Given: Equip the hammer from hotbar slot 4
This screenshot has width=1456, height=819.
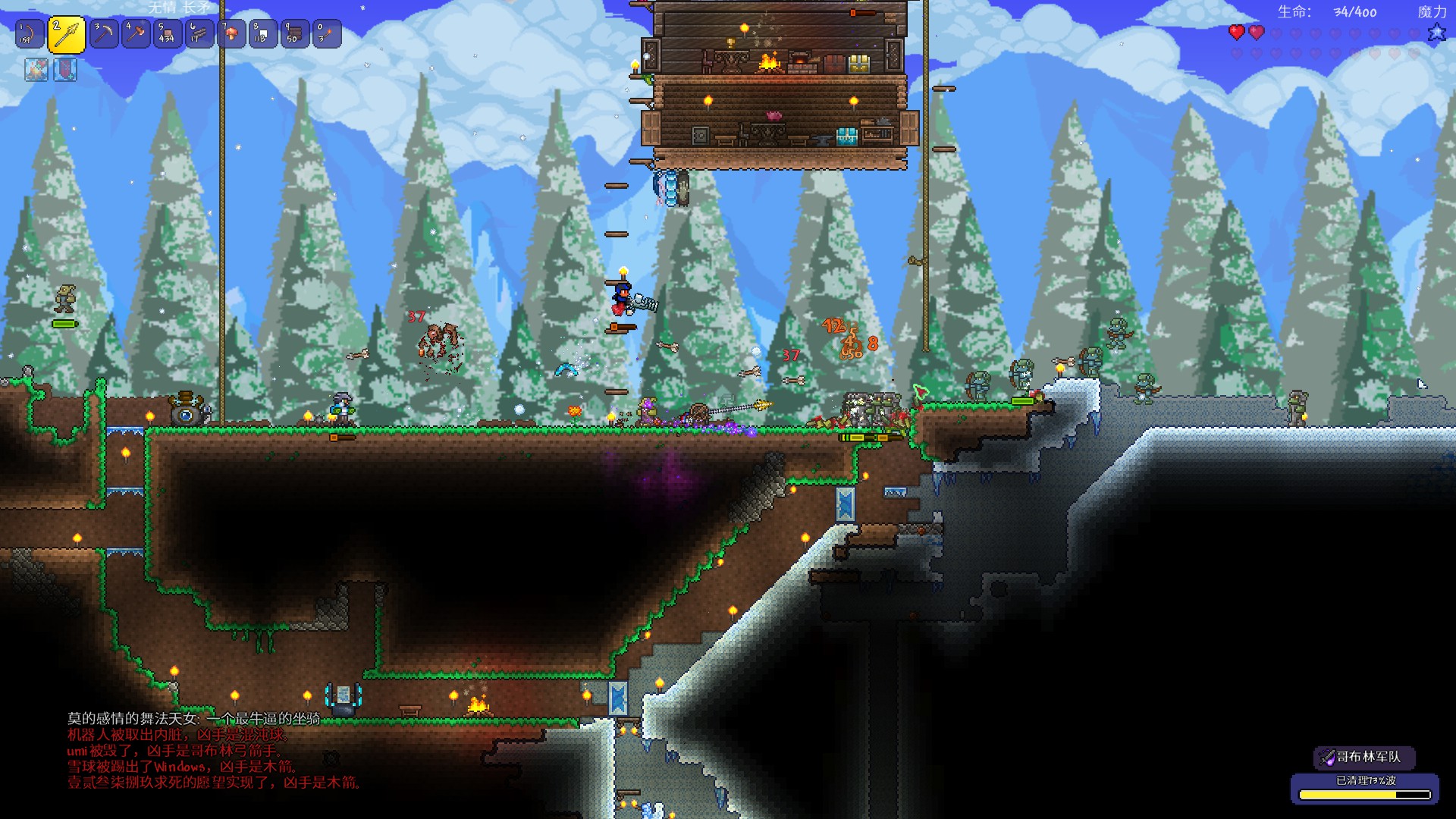Looking at the screenshot, I should 136,34.
